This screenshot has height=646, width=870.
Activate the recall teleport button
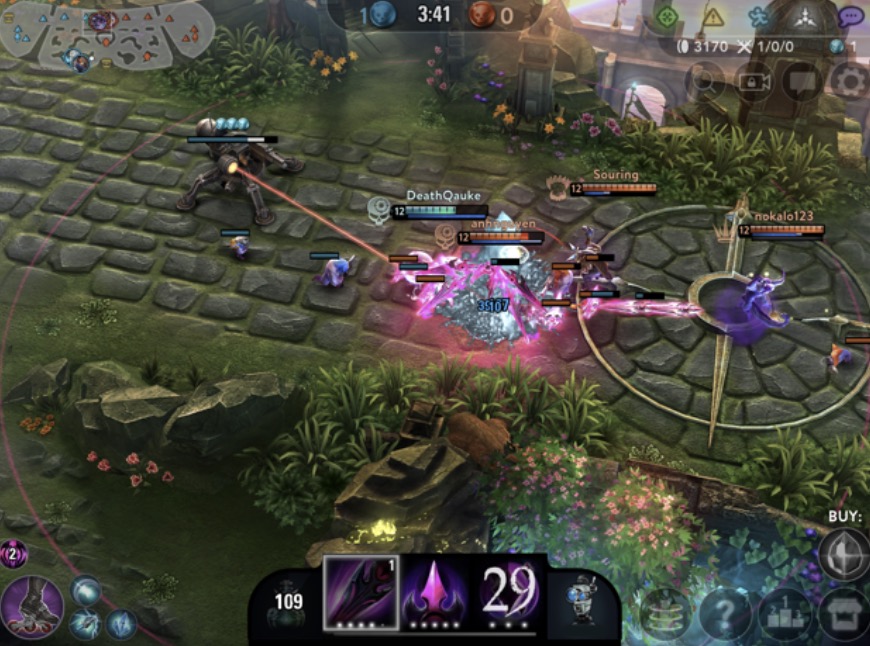665,613
